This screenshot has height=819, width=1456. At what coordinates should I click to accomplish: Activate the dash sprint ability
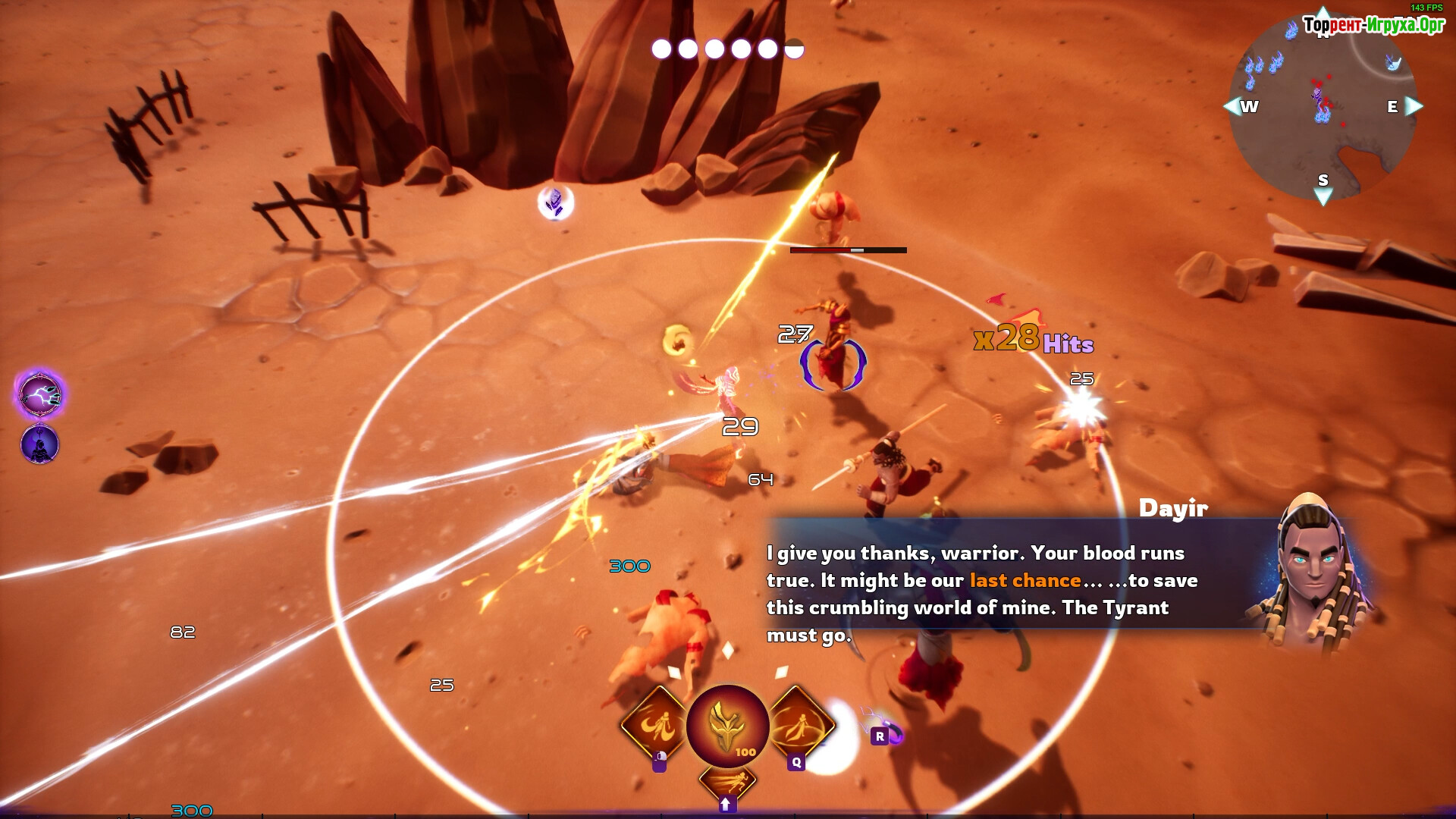coord(727,781)
